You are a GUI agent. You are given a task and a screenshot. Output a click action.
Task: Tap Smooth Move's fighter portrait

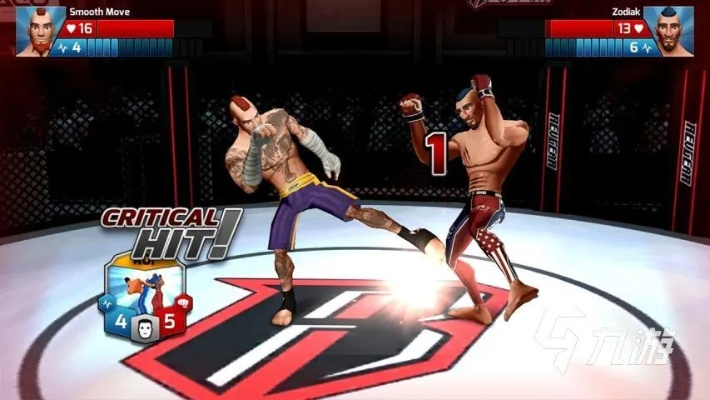(x=40, y=30)
